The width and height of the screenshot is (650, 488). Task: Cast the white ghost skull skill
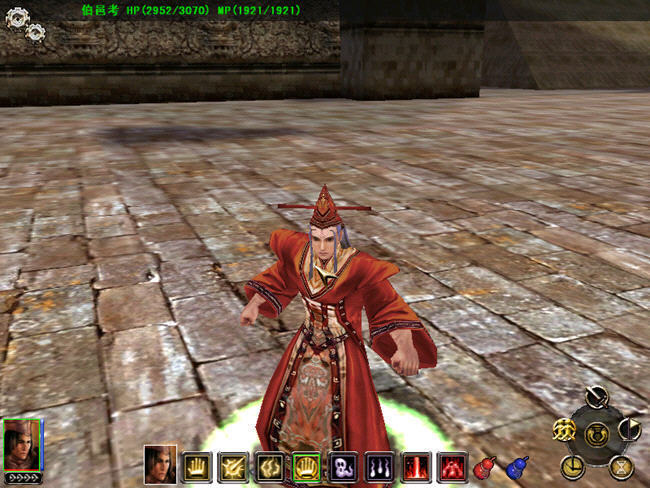pos(343,466)
